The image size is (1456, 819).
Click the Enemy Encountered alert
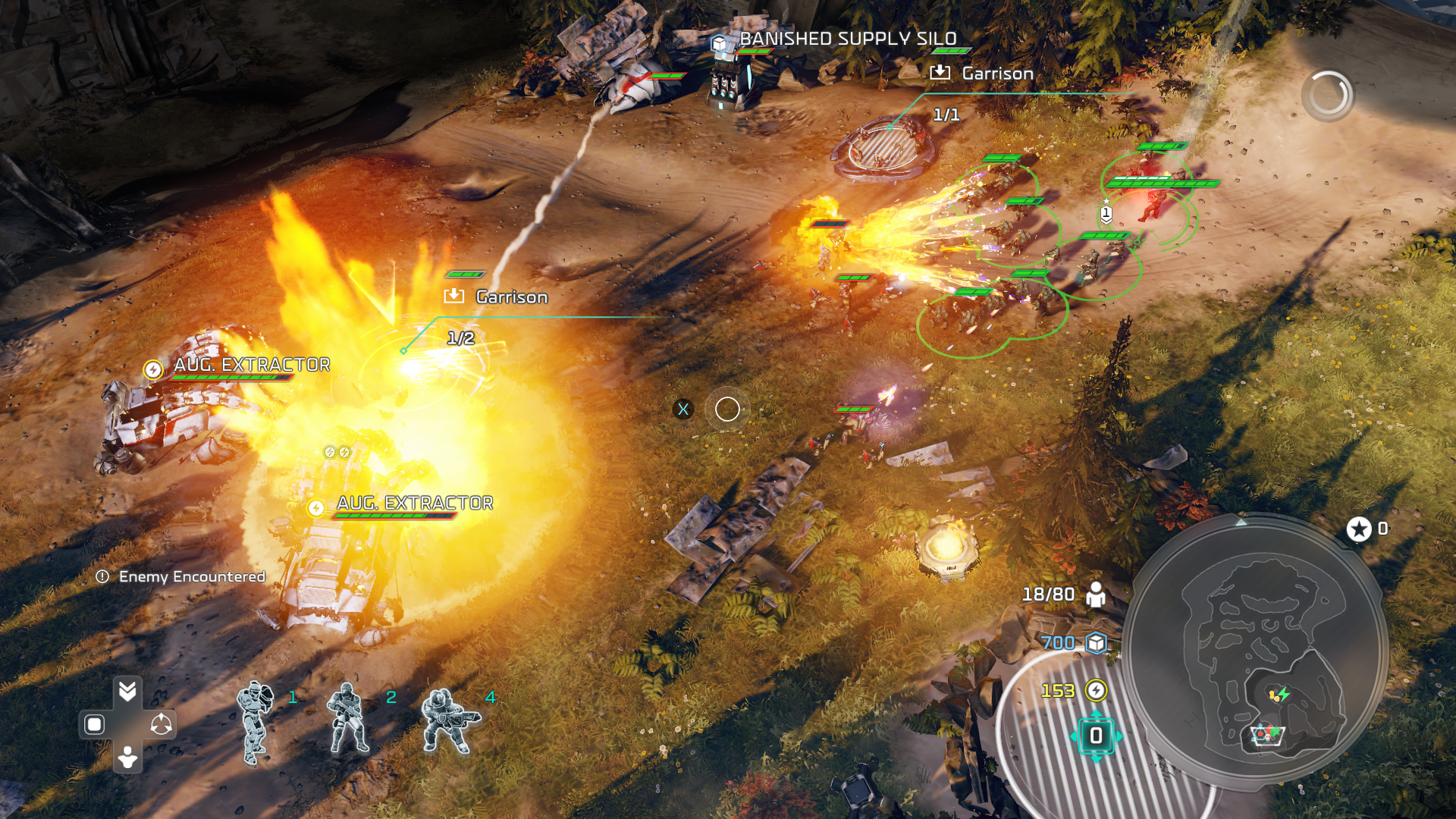pos(181,577)
